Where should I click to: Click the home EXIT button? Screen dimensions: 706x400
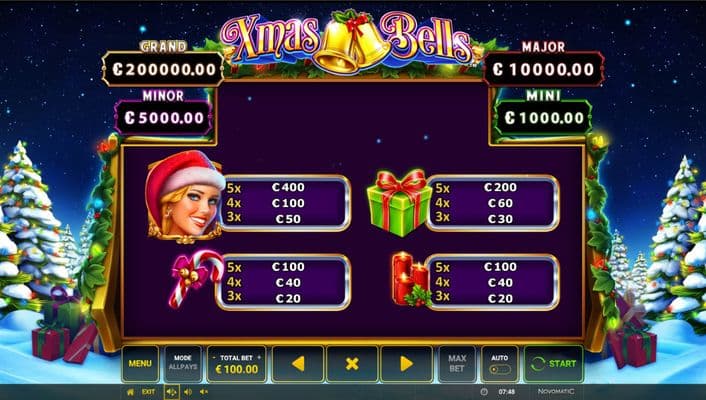pyautogui.click(x=141, y=392)
